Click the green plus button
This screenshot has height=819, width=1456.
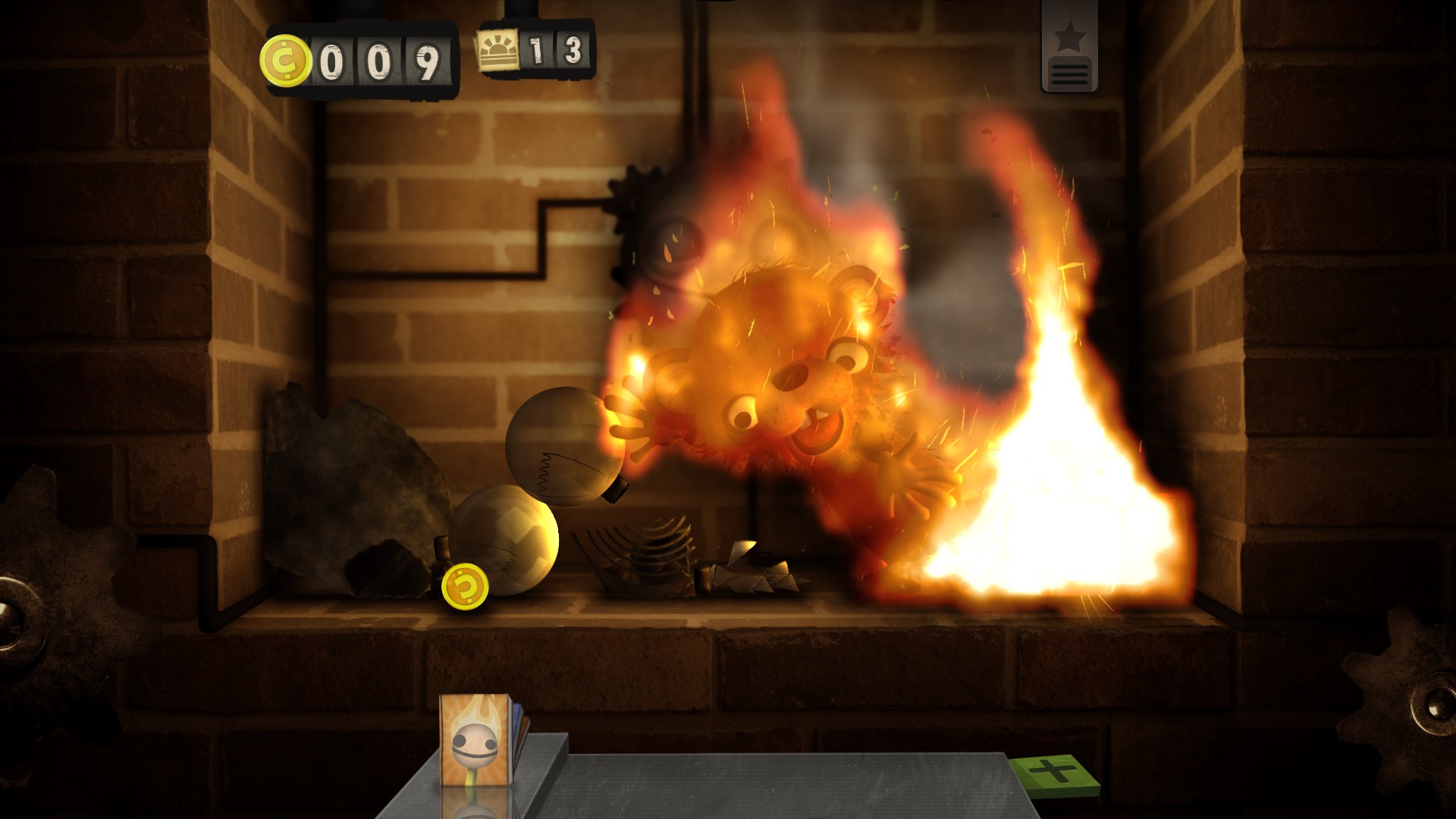(x=1053, y=773)
